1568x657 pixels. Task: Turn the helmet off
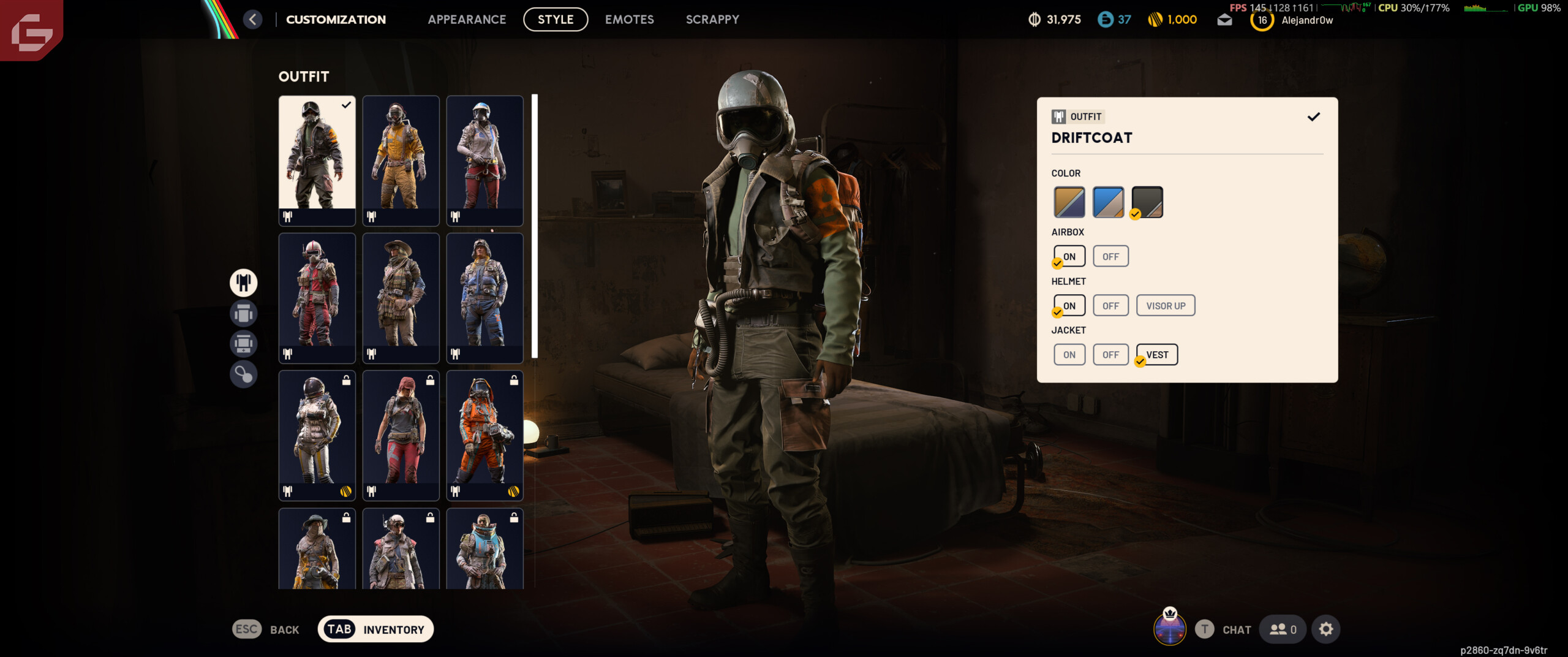pyautogui.click(x=1110, y=306)
